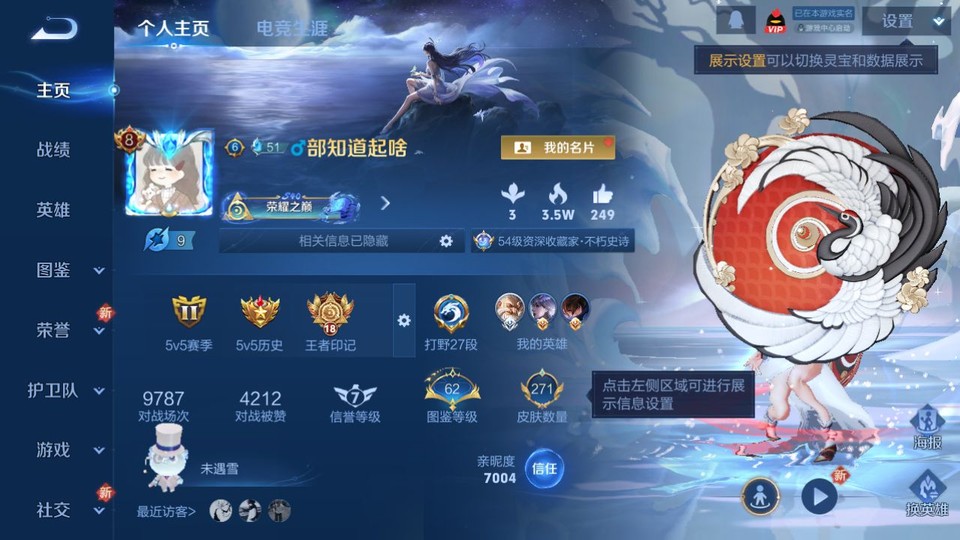The image size is (960, 540).
Task: Click the player avatar portrait
Action: coord(169,172)
